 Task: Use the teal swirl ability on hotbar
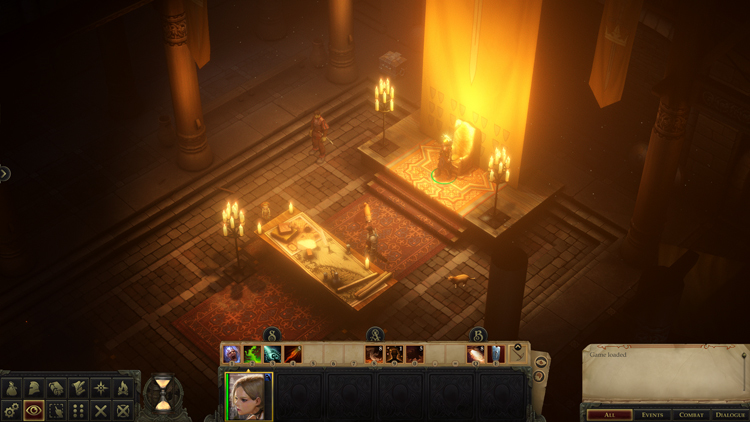click(x=272, y=354)
